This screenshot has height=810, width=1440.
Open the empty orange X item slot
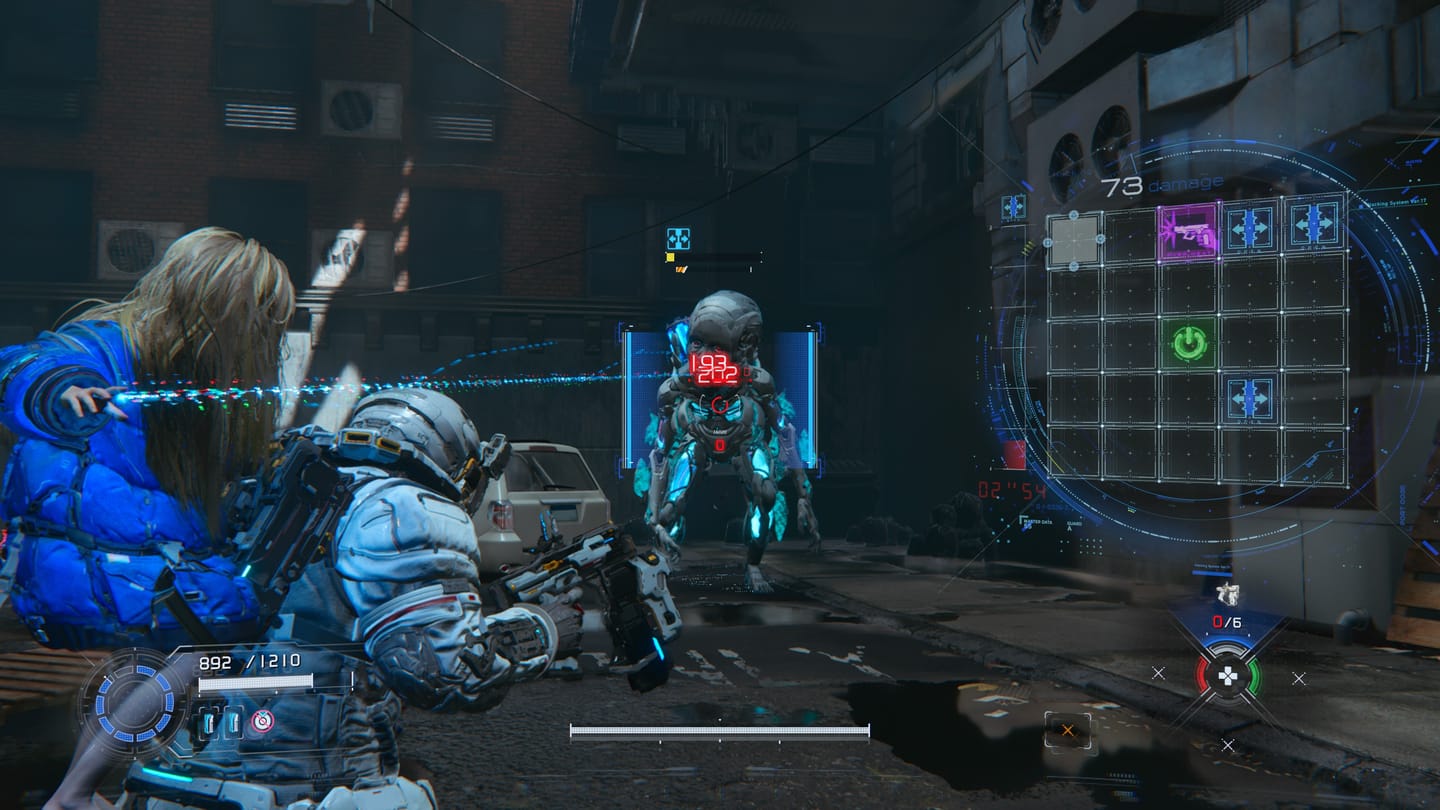[x=1068, y=730]
